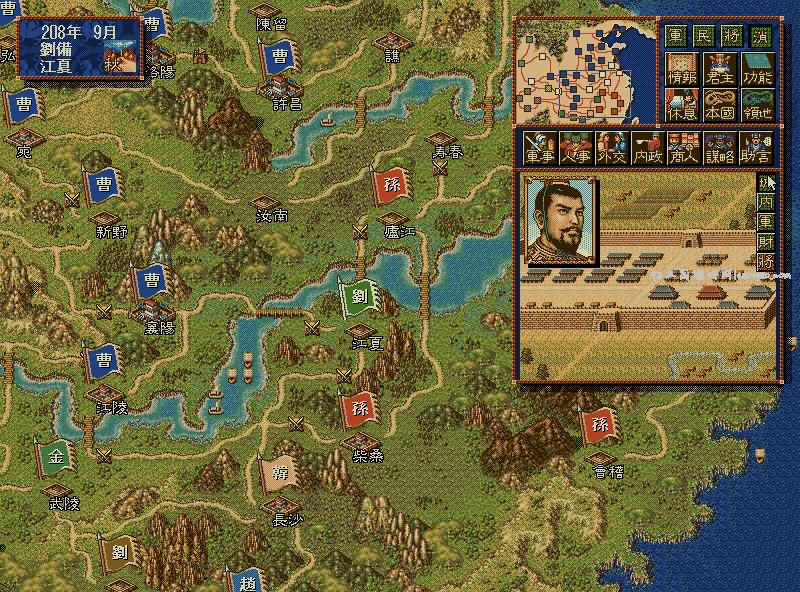Choose the 謀略 strategy command
Screen dimensions: 800x592
[718, 149]
